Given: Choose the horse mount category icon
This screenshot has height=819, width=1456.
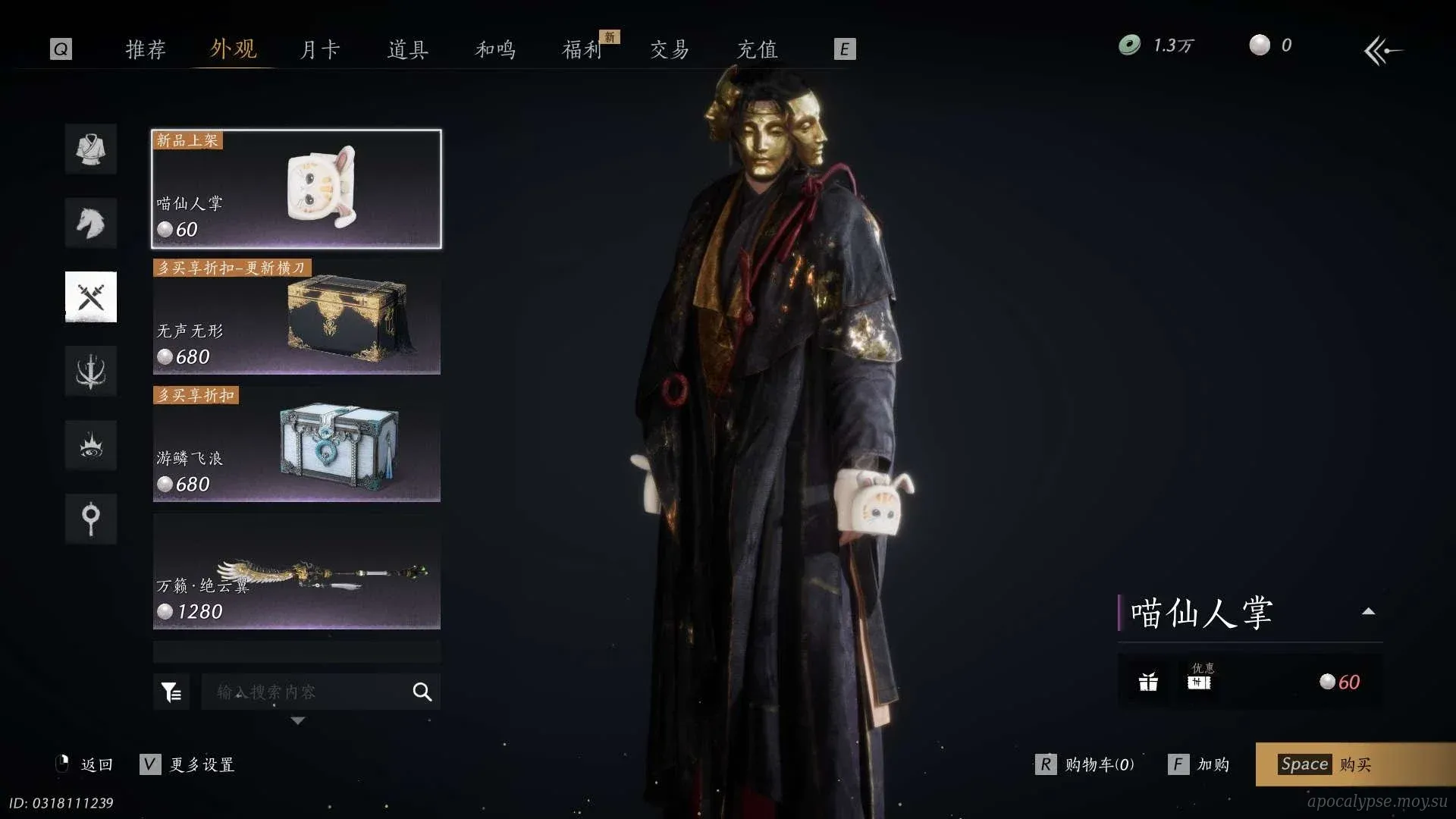Looking at the screenshot, I should coord(91,223).
